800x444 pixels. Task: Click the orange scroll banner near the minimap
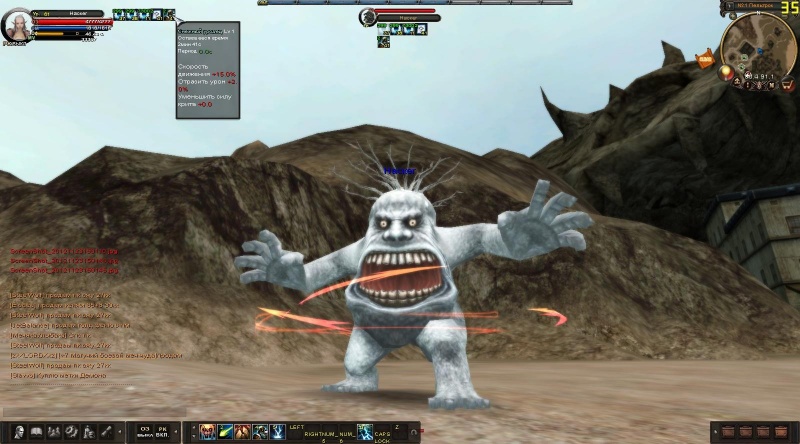[704, 60]
